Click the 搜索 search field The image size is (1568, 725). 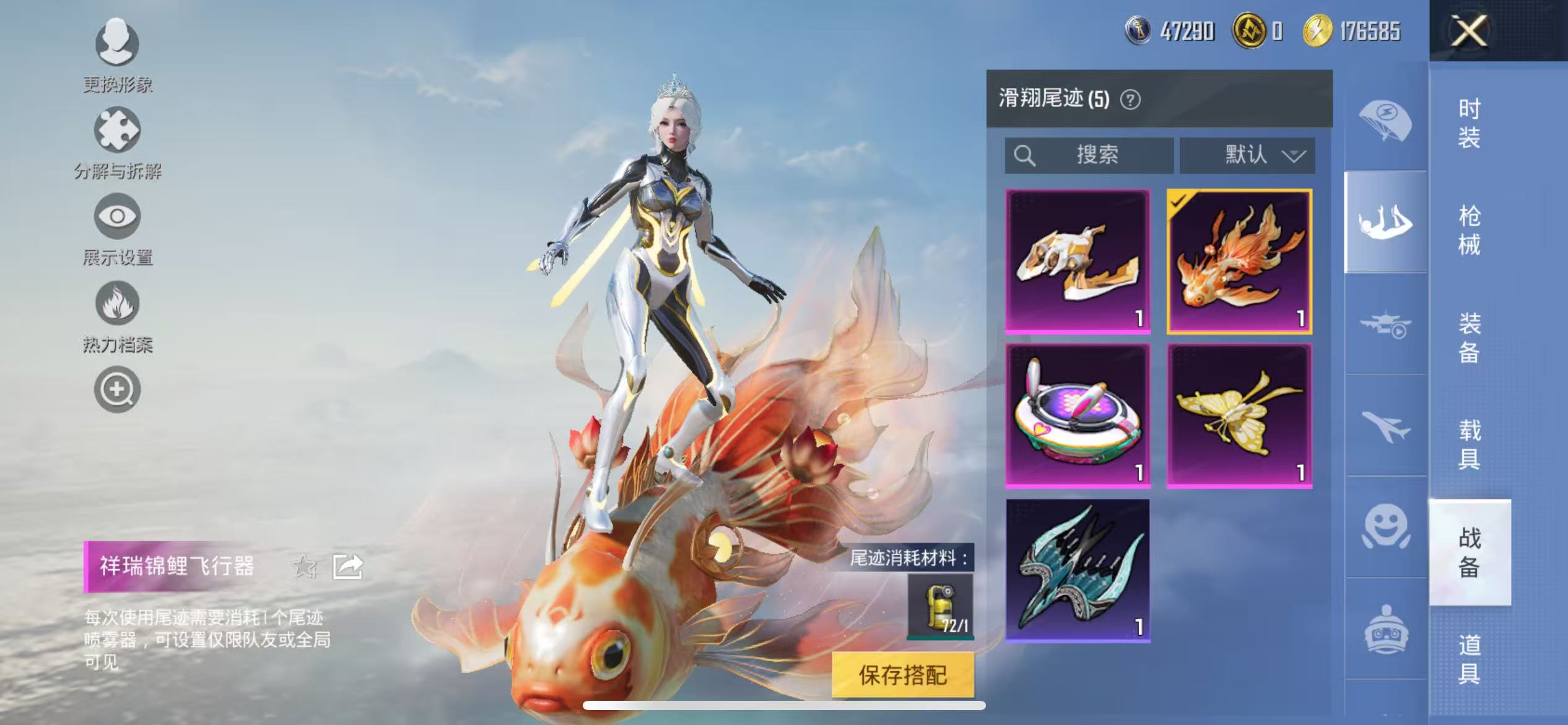[x=1089, y=155]
